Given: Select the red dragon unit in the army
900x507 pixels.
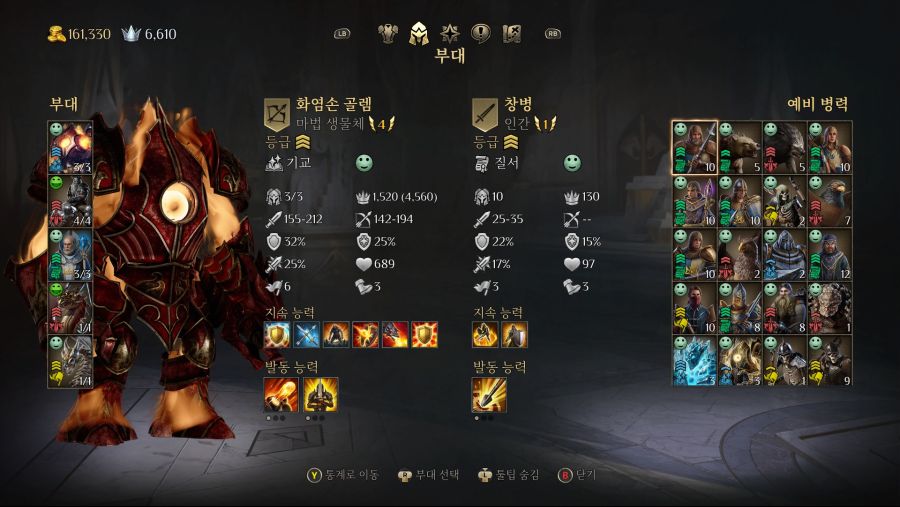Looking at the screenshot, I should point(71,308).
